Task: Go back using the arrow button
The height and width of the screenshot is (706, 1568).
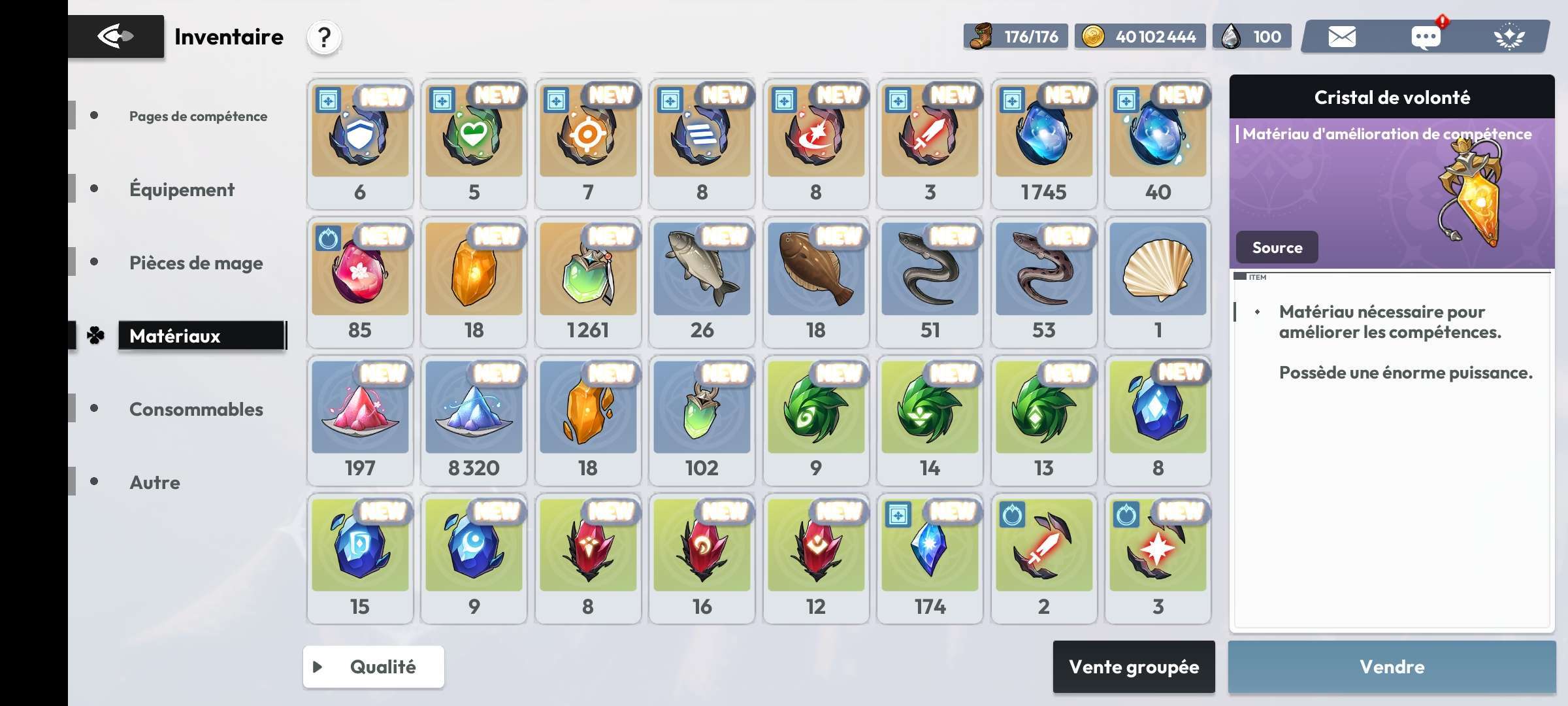Action: point(116,37)
